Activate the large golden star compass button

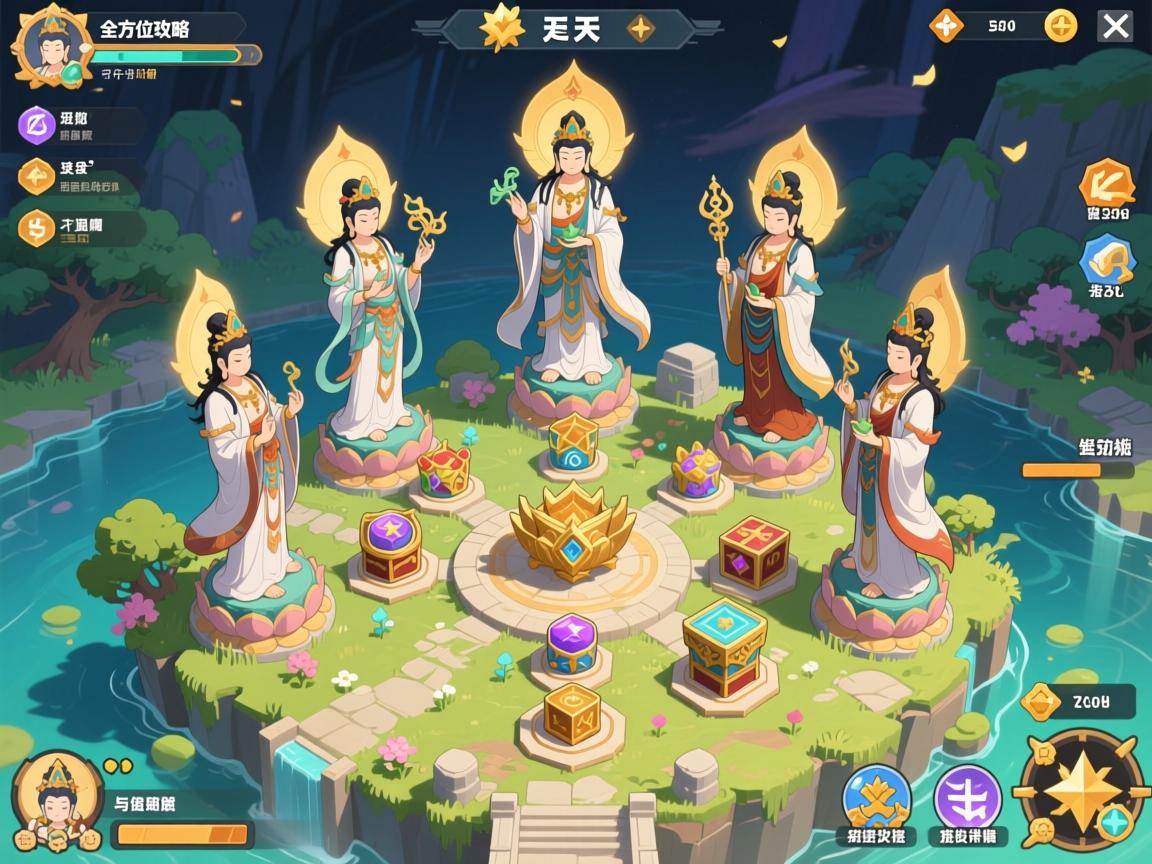[1078, 789]
